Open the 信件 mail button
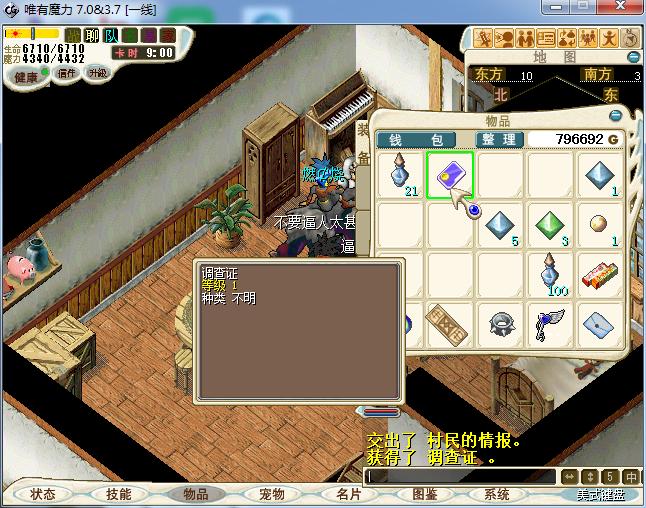This screenshot has height=508, width=646. [67, 73]
